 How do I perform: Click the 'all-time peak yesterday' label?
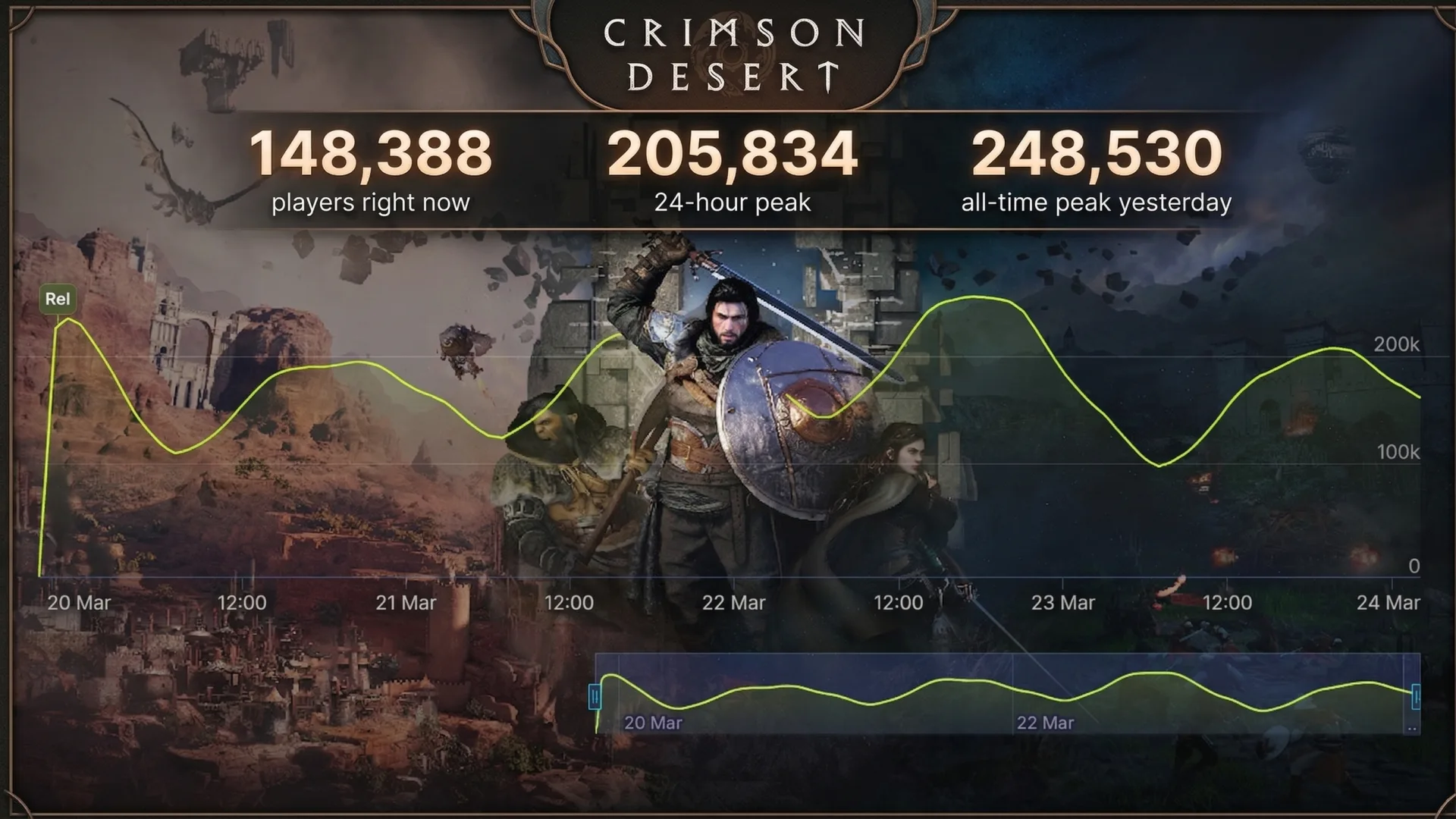click(1095, 202)
